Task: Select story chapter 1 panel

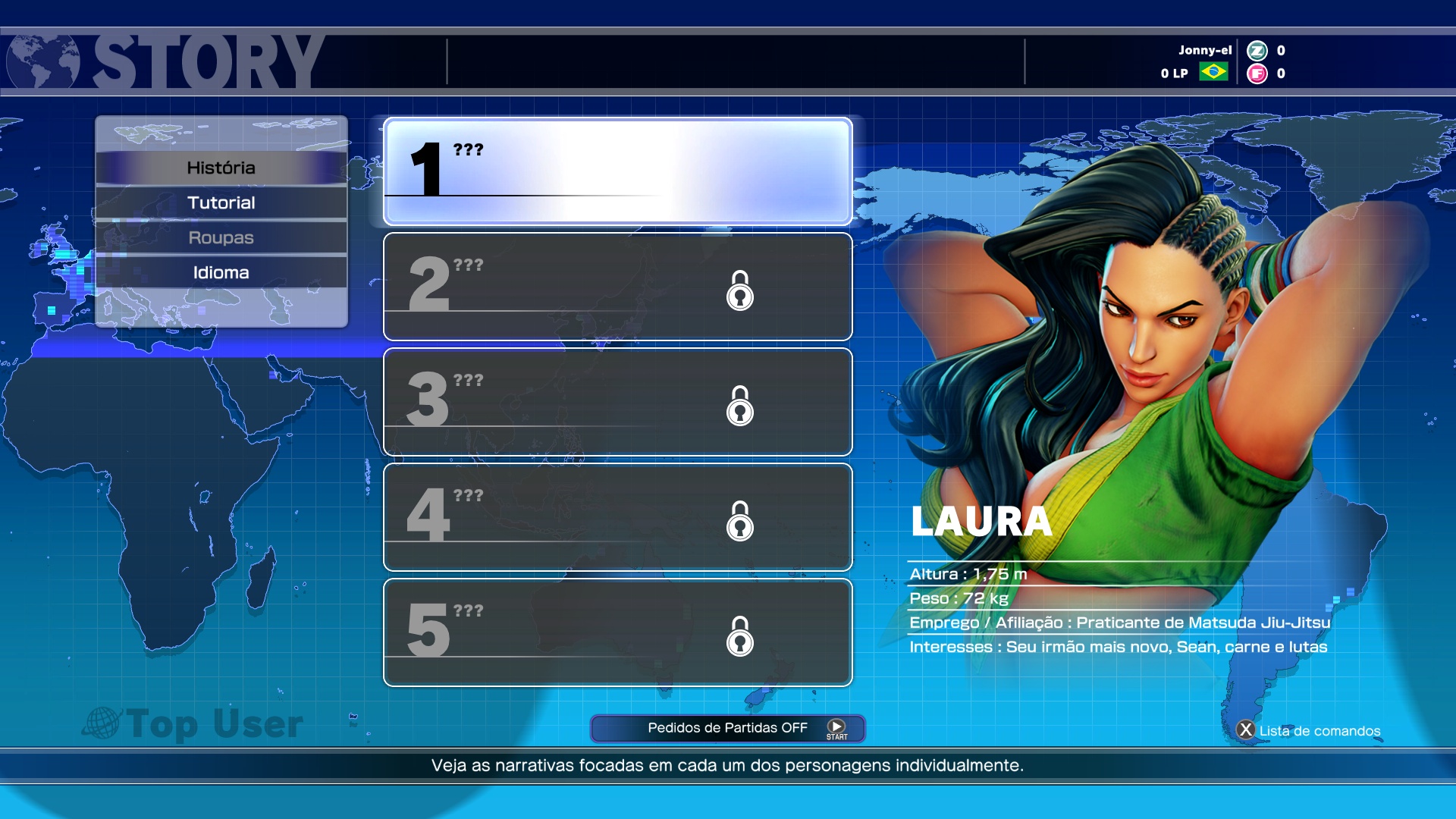Action: click(x=617, y=171)
